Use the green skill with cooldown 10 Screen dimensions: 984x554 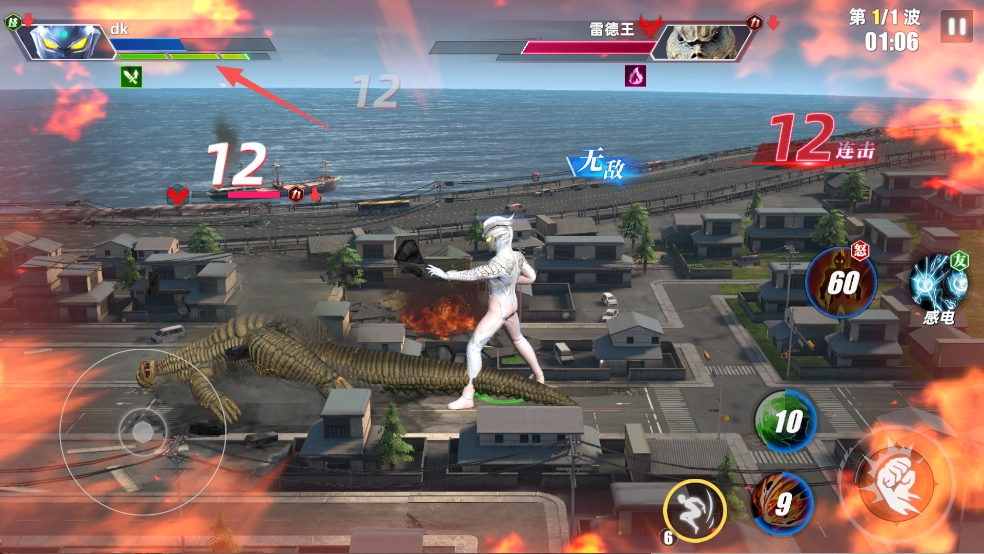click(x=785, y=421)
